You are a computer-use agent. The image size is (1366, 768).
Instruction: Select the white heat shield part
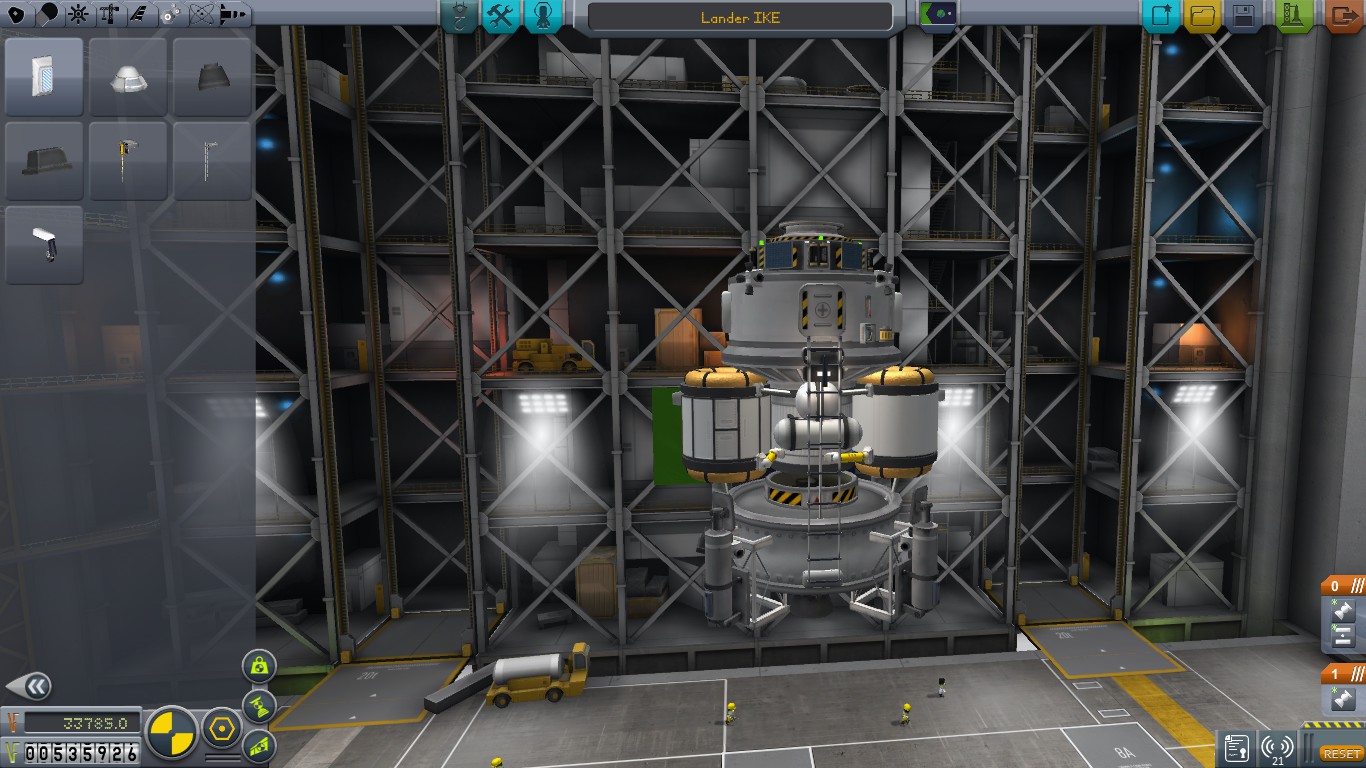coord(128,77)
